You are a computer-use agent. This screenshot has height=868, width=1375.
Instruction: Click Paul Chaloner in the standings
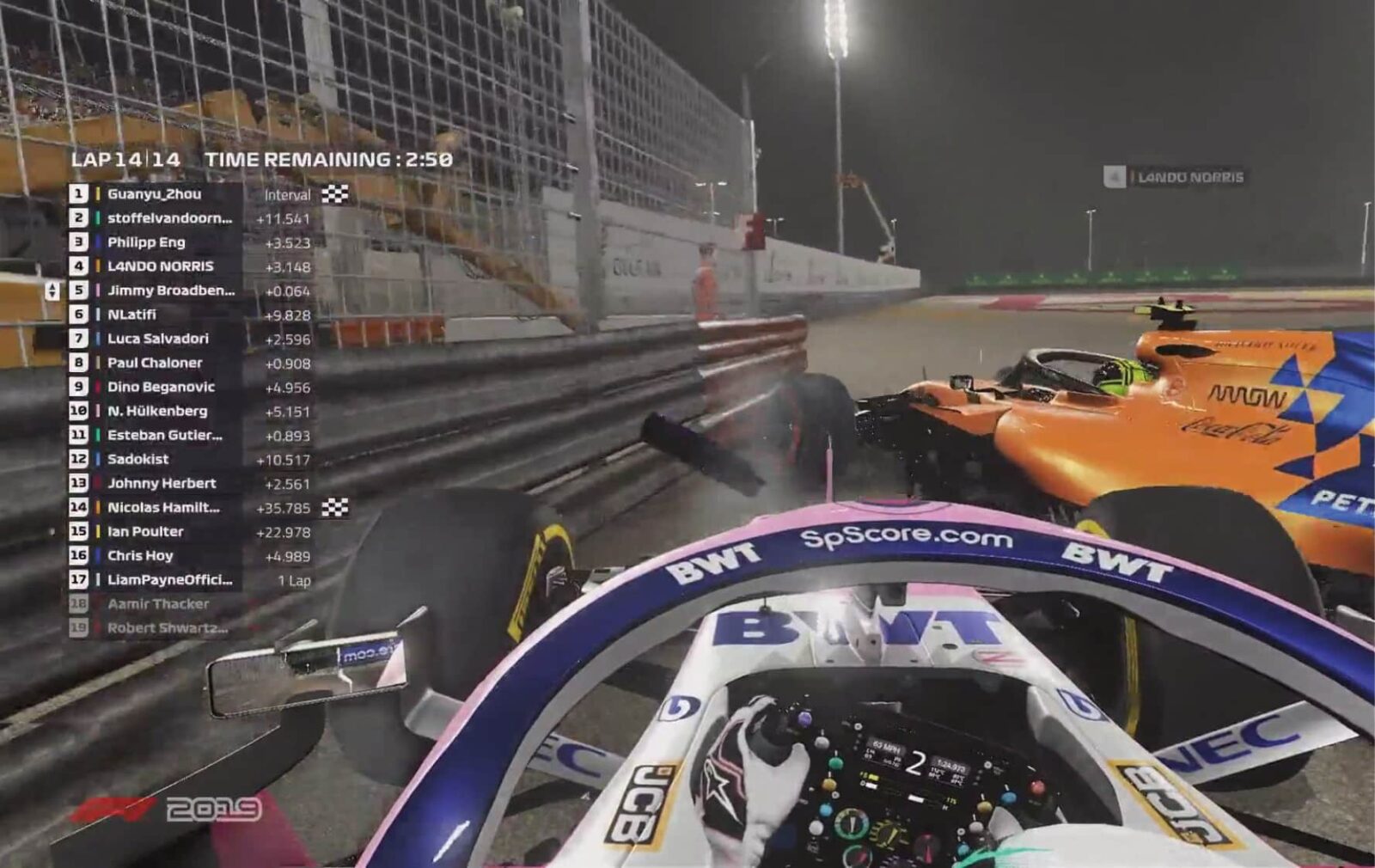[x=155, y=363]
